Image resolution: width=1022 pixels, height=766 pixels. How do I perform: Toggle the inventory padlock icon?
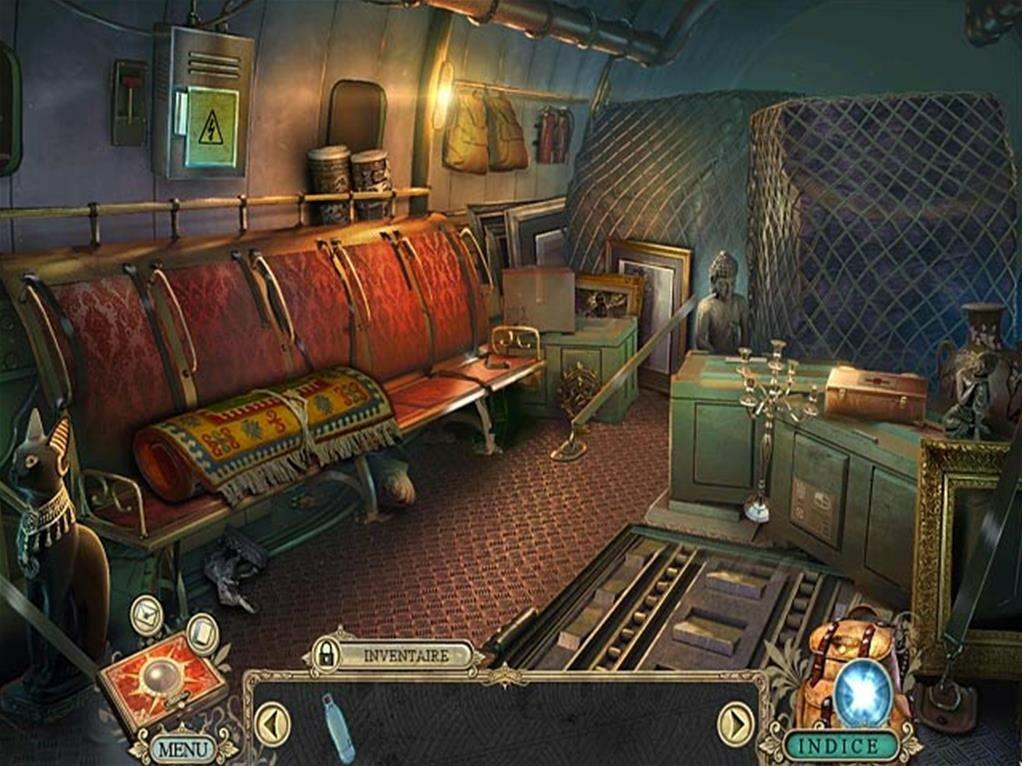(325, 654)
